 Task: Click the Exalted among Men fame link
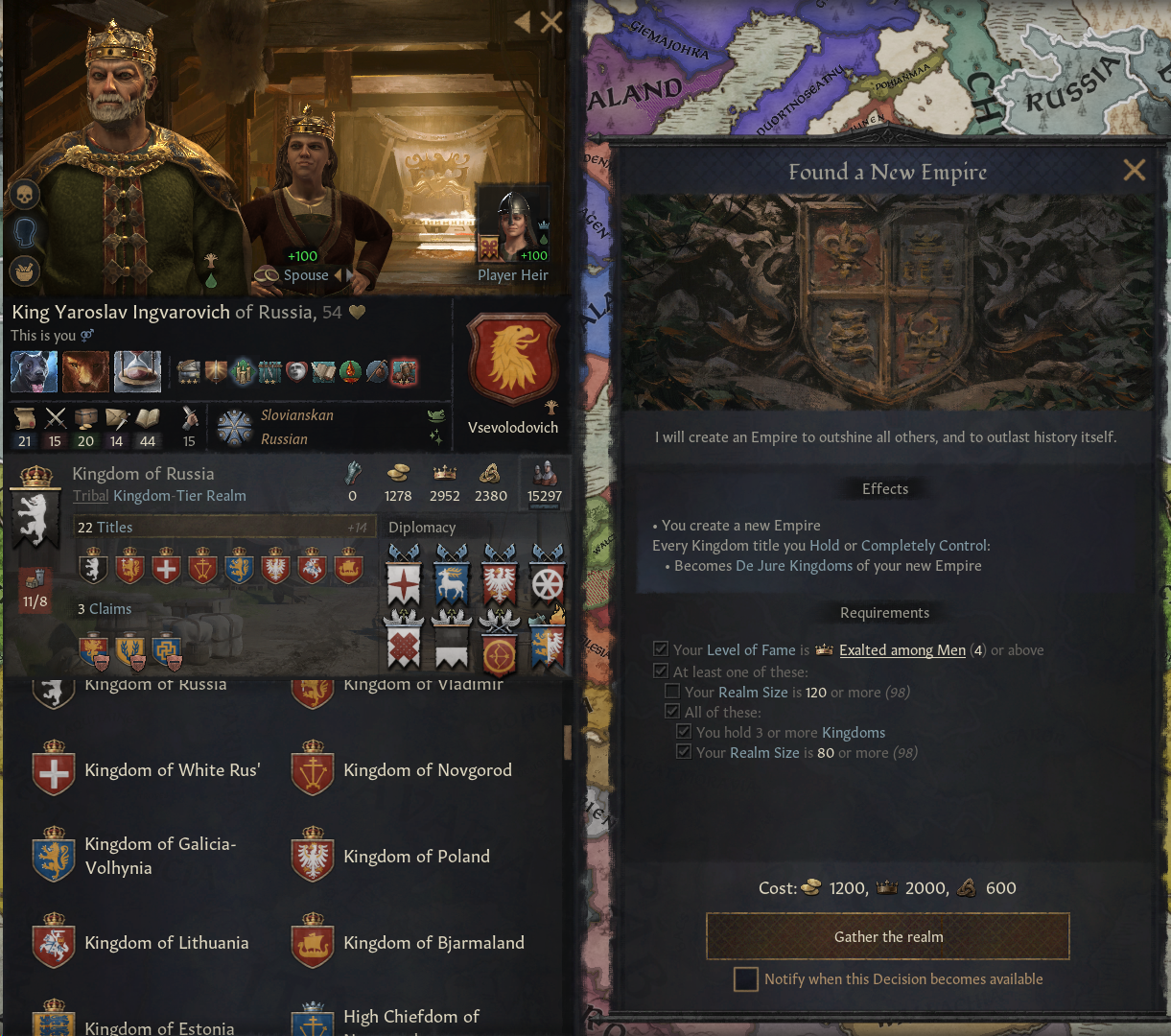[x=902, y=650]
